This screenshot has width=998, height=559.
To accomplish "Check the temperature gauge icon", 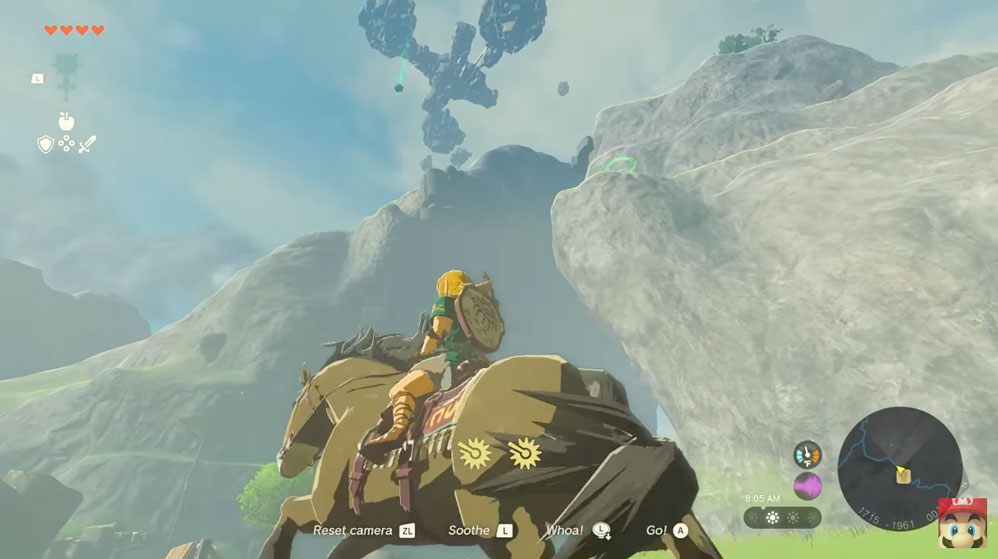I will pos(807,455).
